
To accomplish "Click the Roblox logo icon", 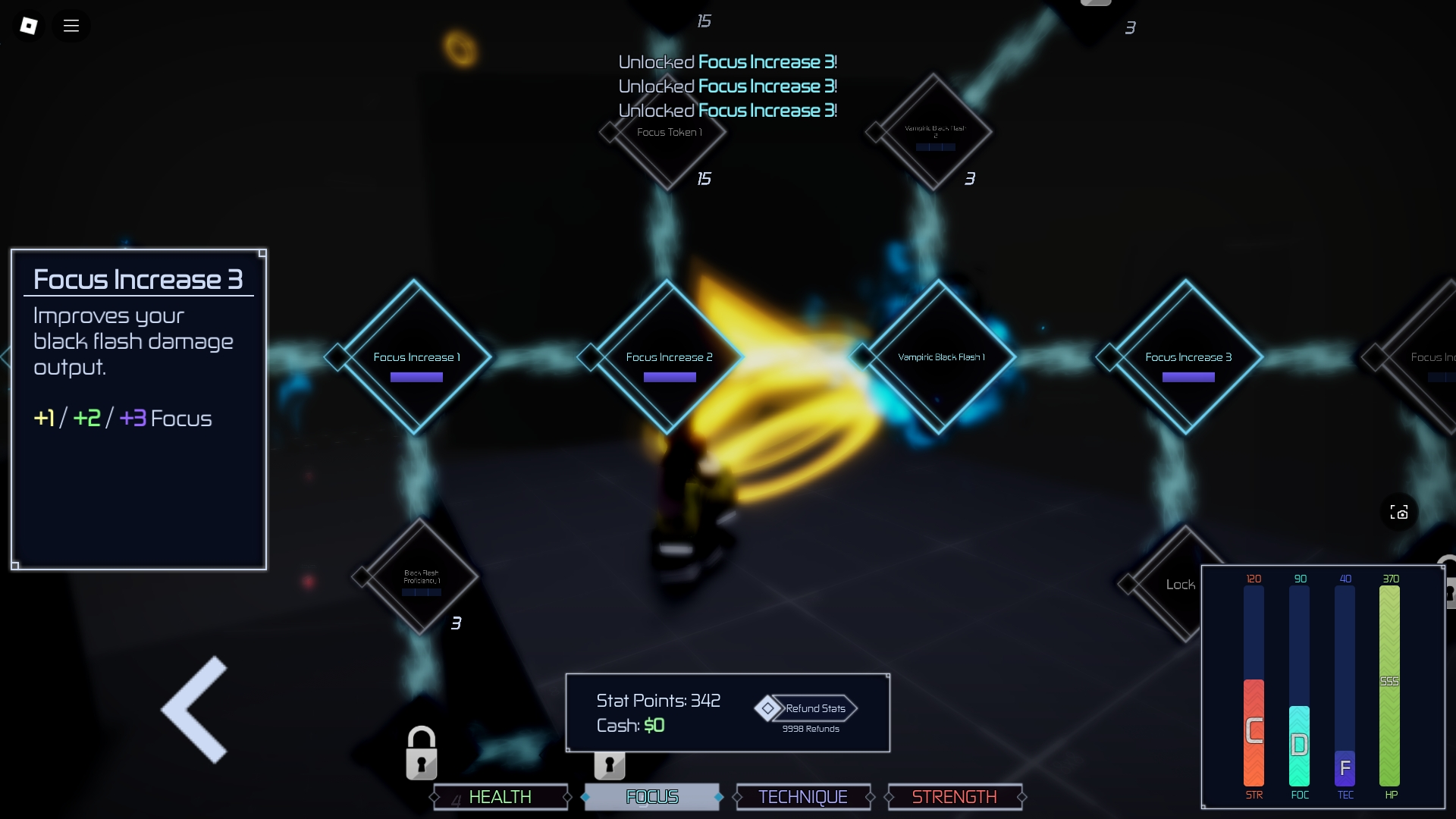I will point(29,25).
